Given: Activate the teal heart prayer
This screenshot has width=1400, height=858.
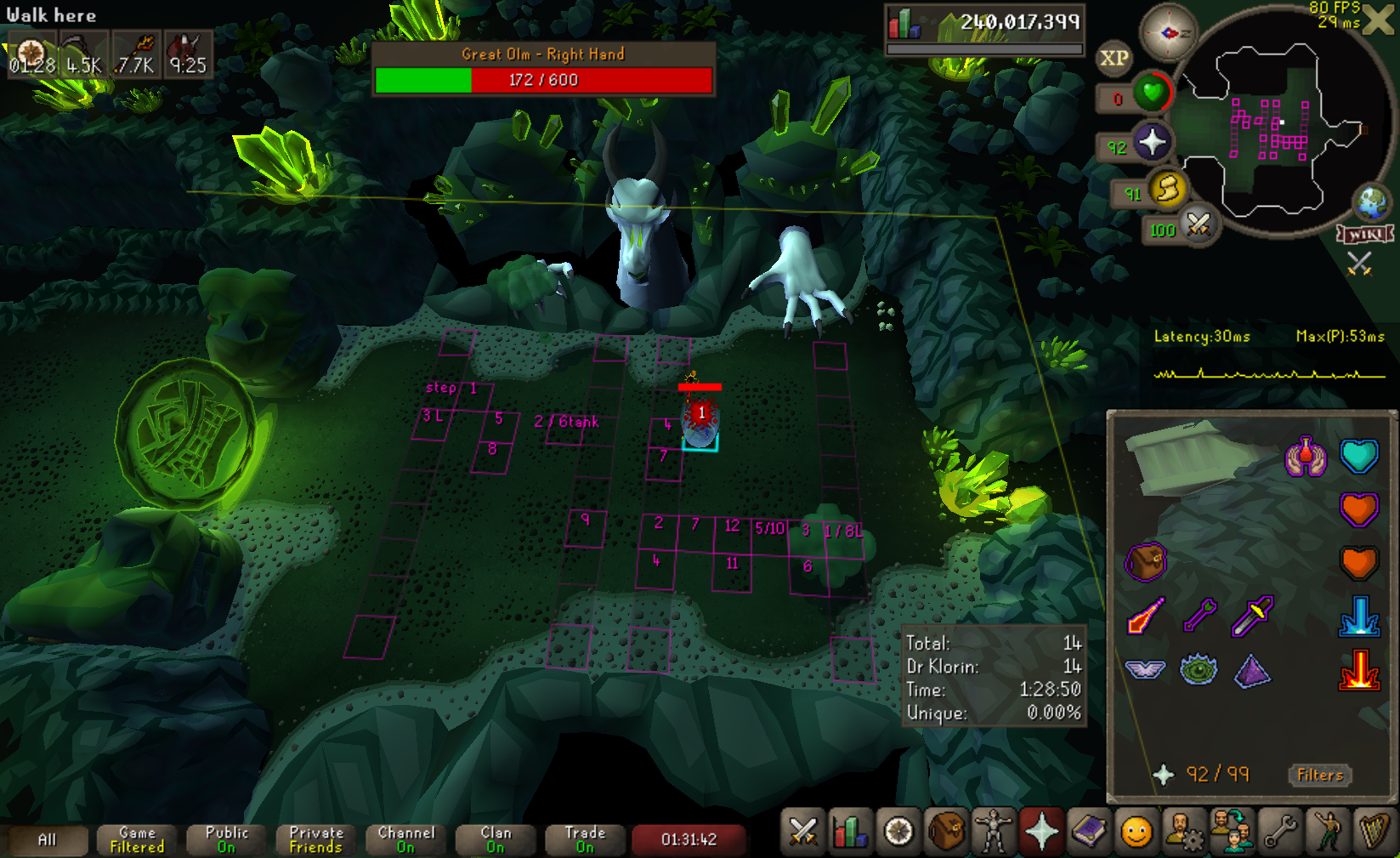Looking at the screenshot, I should click(x=1358, y=456).
